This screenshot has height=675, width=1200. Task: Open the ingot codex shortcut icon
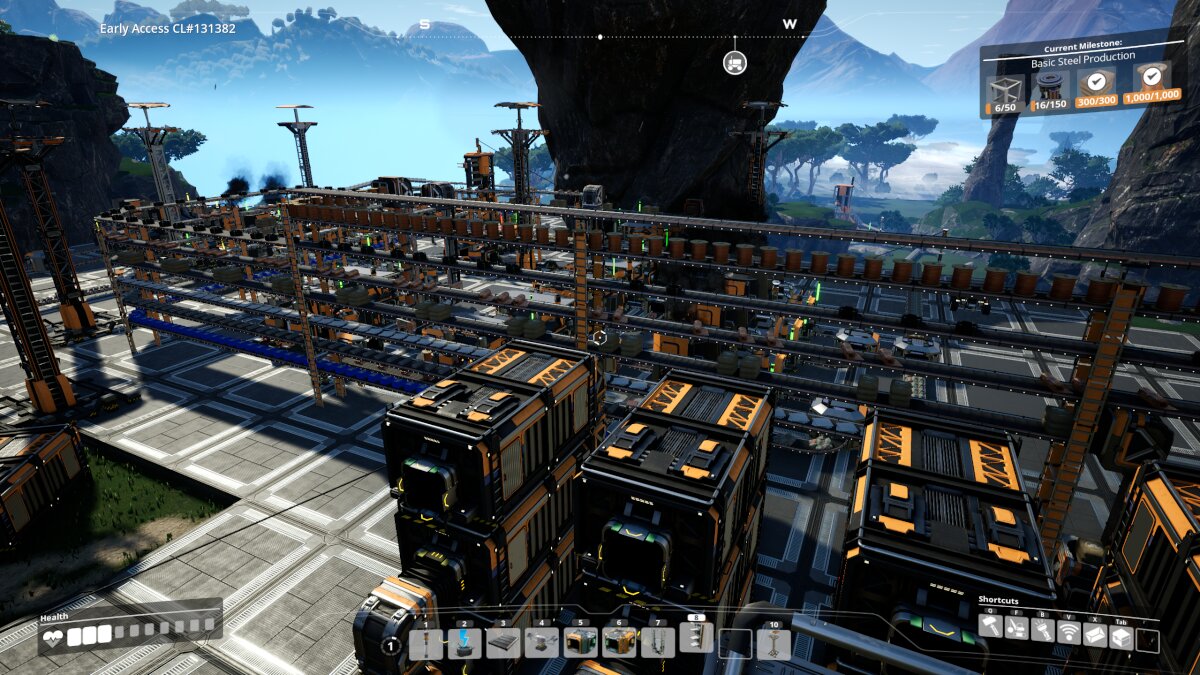[x=1094, y=634]
